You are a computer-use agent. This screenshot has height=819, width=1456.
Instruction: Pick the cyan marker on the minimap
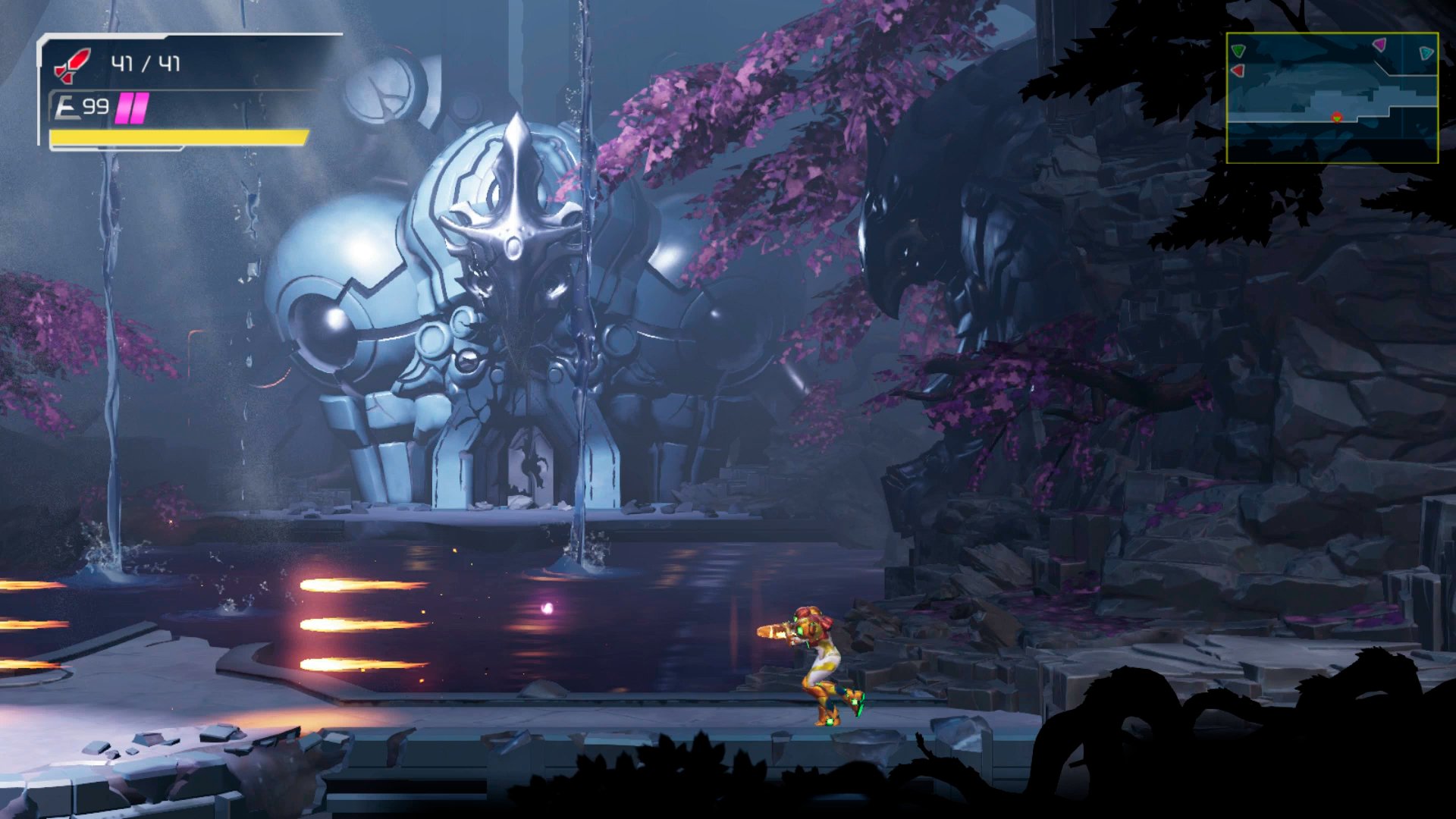(x=1426, y=52)
